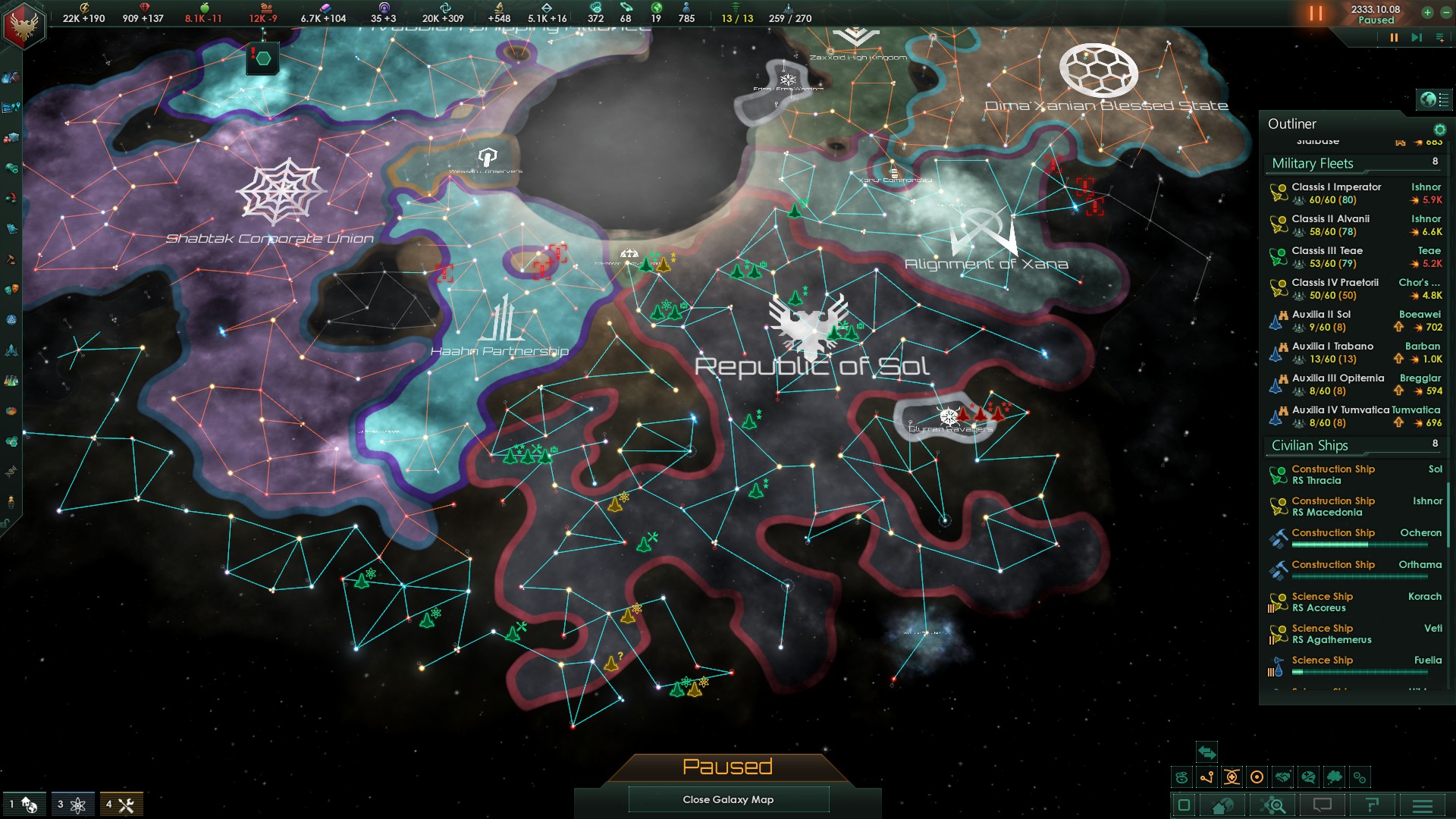Close the galaxy map
The height and width of the screenshot is (819, 1456).
tap(728, 799)
